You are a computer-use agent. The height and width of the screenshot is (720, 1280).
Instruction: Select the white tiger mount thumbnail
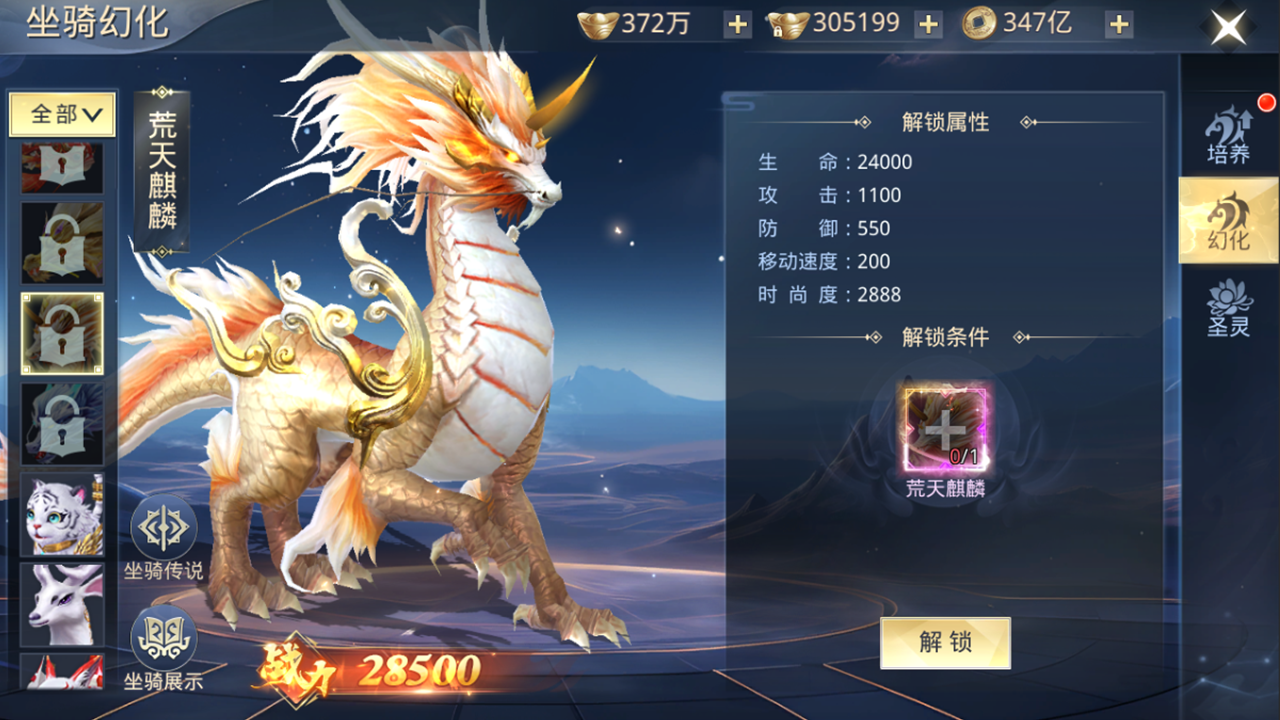click(62, 515)
